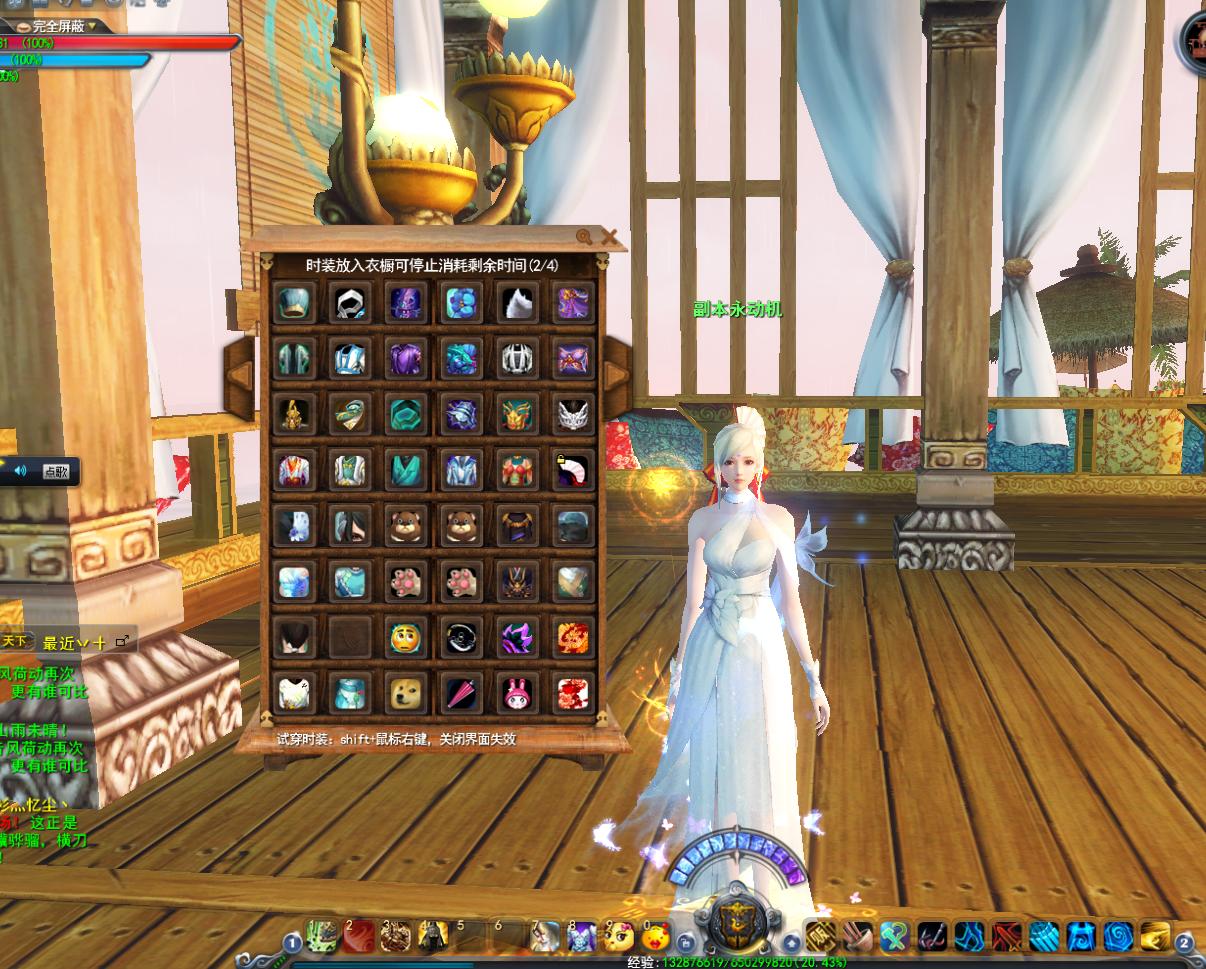Open the 最近 recent chat tab

60,643
